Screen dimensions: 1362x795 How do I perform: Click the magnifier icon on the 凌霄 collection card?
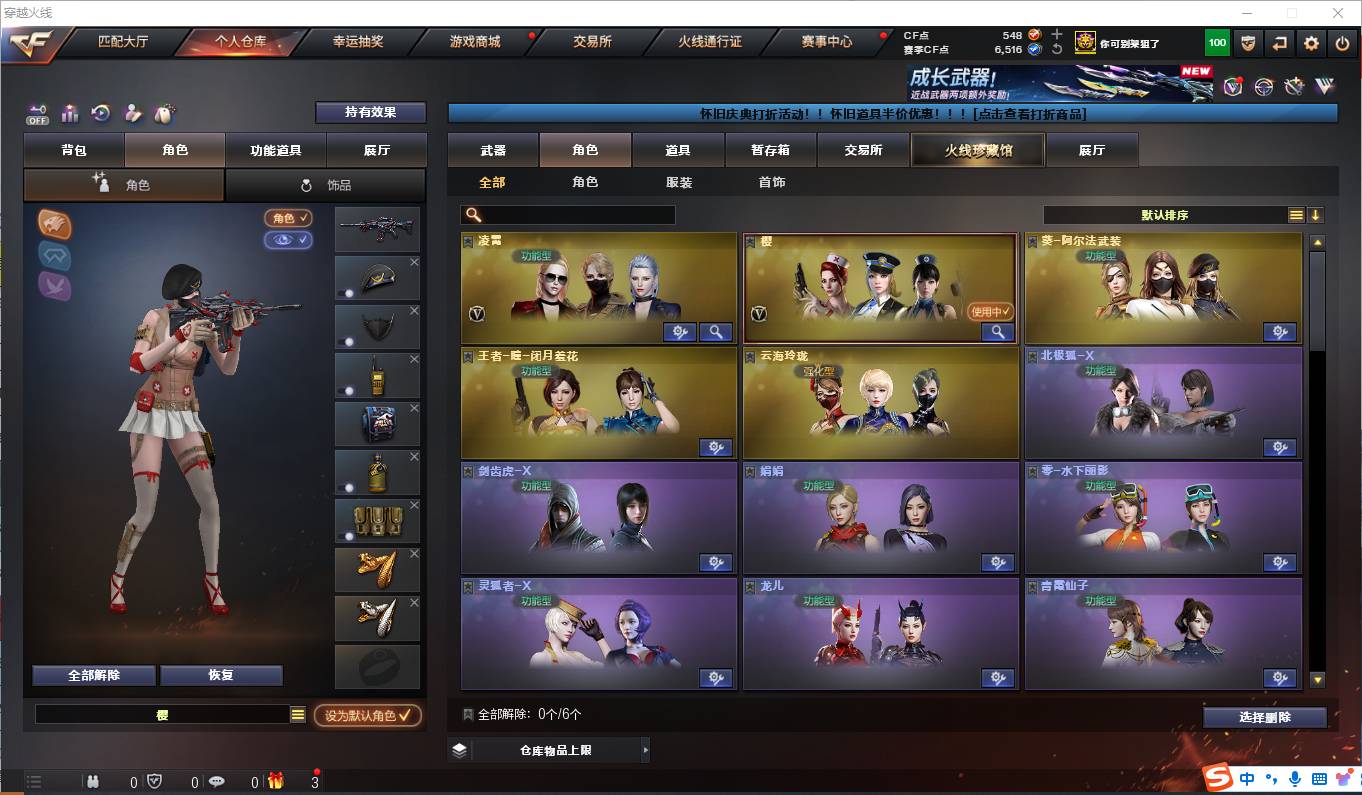click(x=716, y=331)
